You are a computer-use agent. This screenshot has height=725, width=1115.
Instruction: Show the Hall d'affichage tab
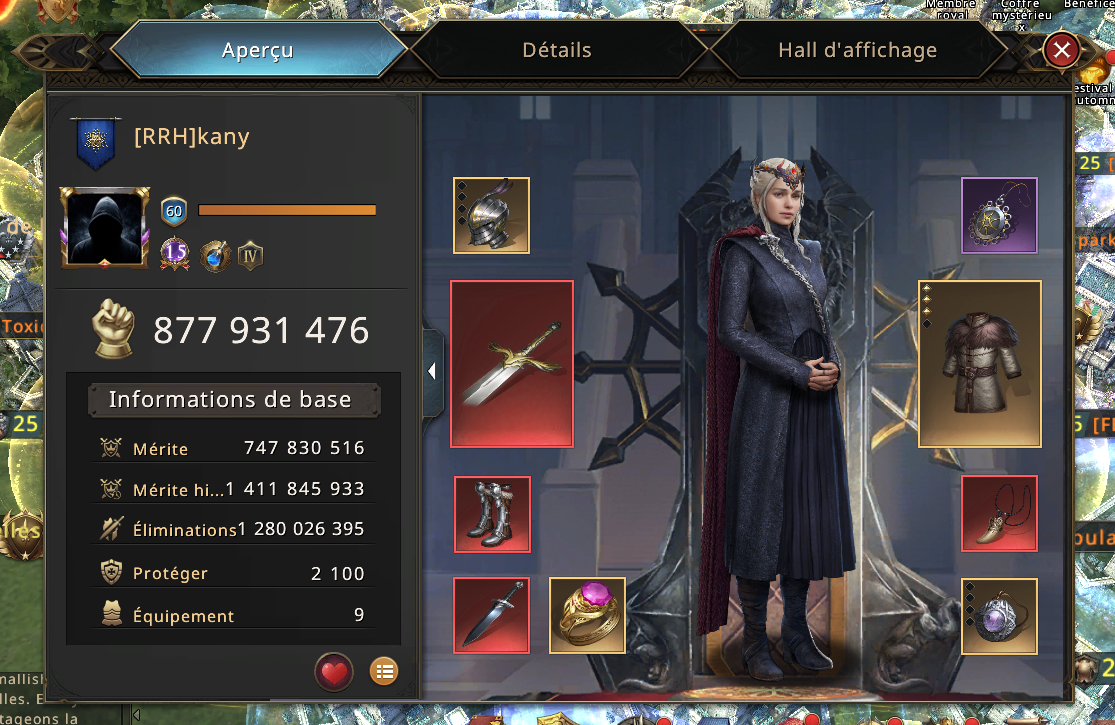click(857, 50)
